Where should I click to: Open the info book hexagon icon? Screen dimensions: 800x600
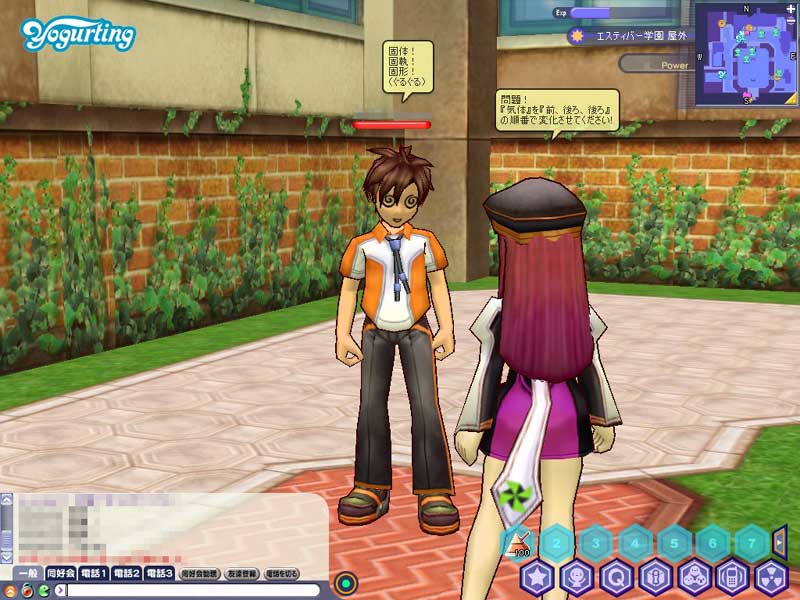point(654,577)
